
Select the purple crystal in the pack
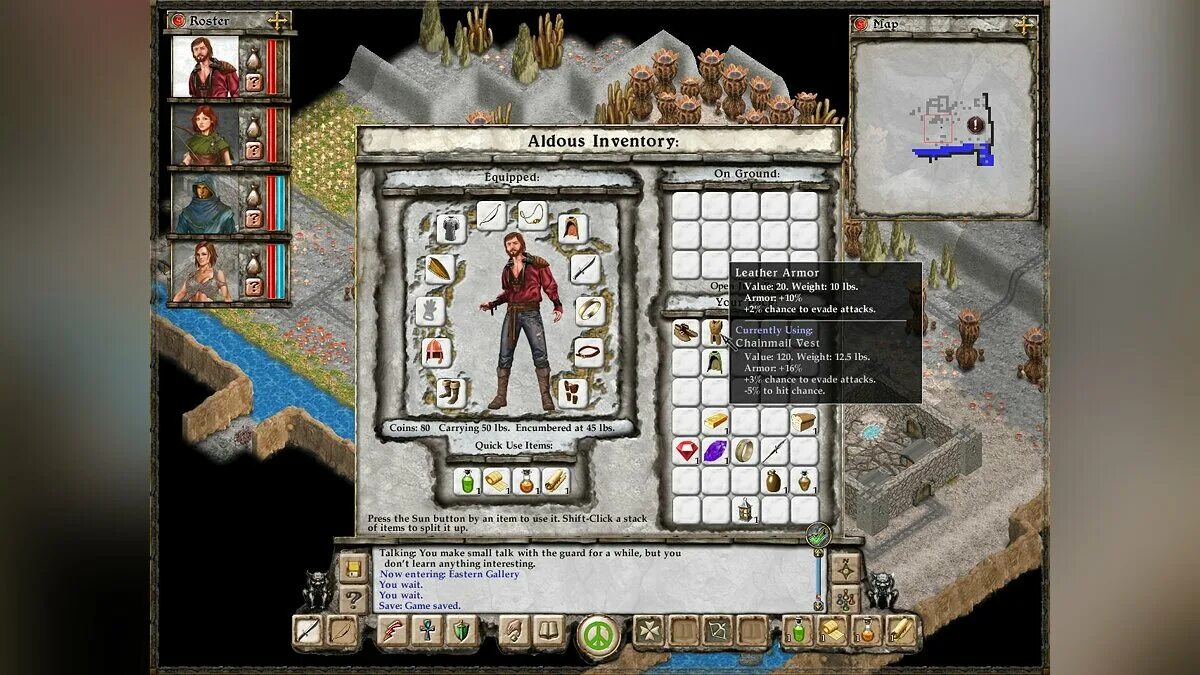click(715, 451)
